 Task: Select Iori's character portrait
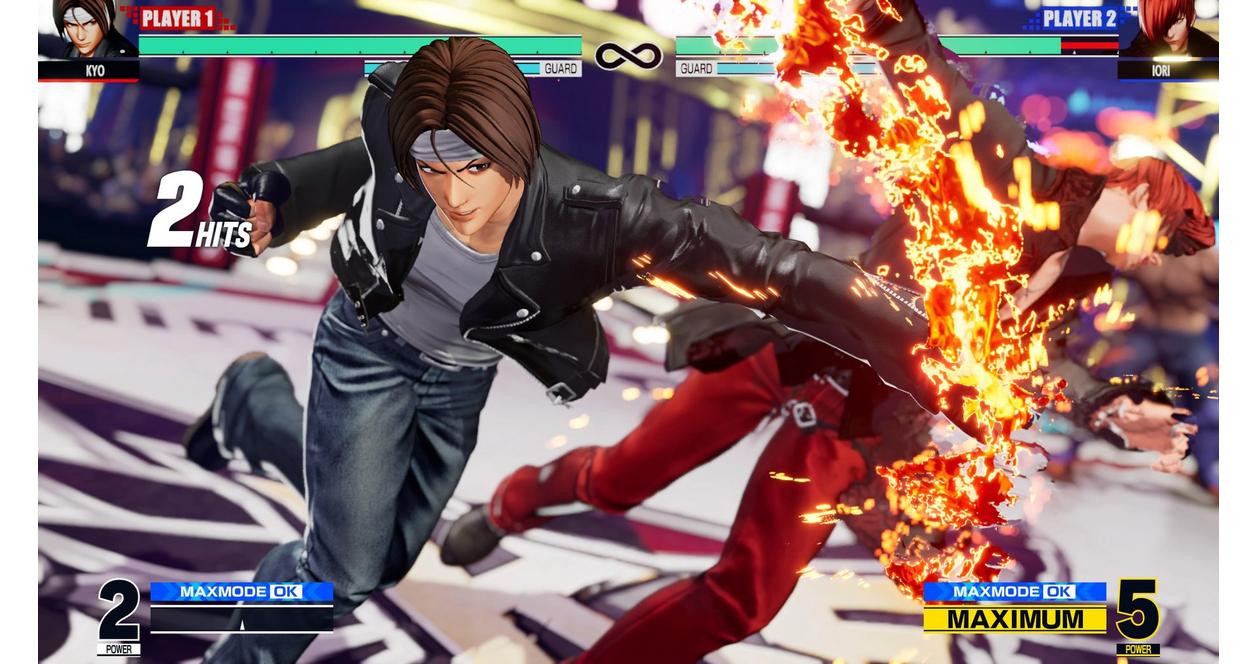point(1168,30)
